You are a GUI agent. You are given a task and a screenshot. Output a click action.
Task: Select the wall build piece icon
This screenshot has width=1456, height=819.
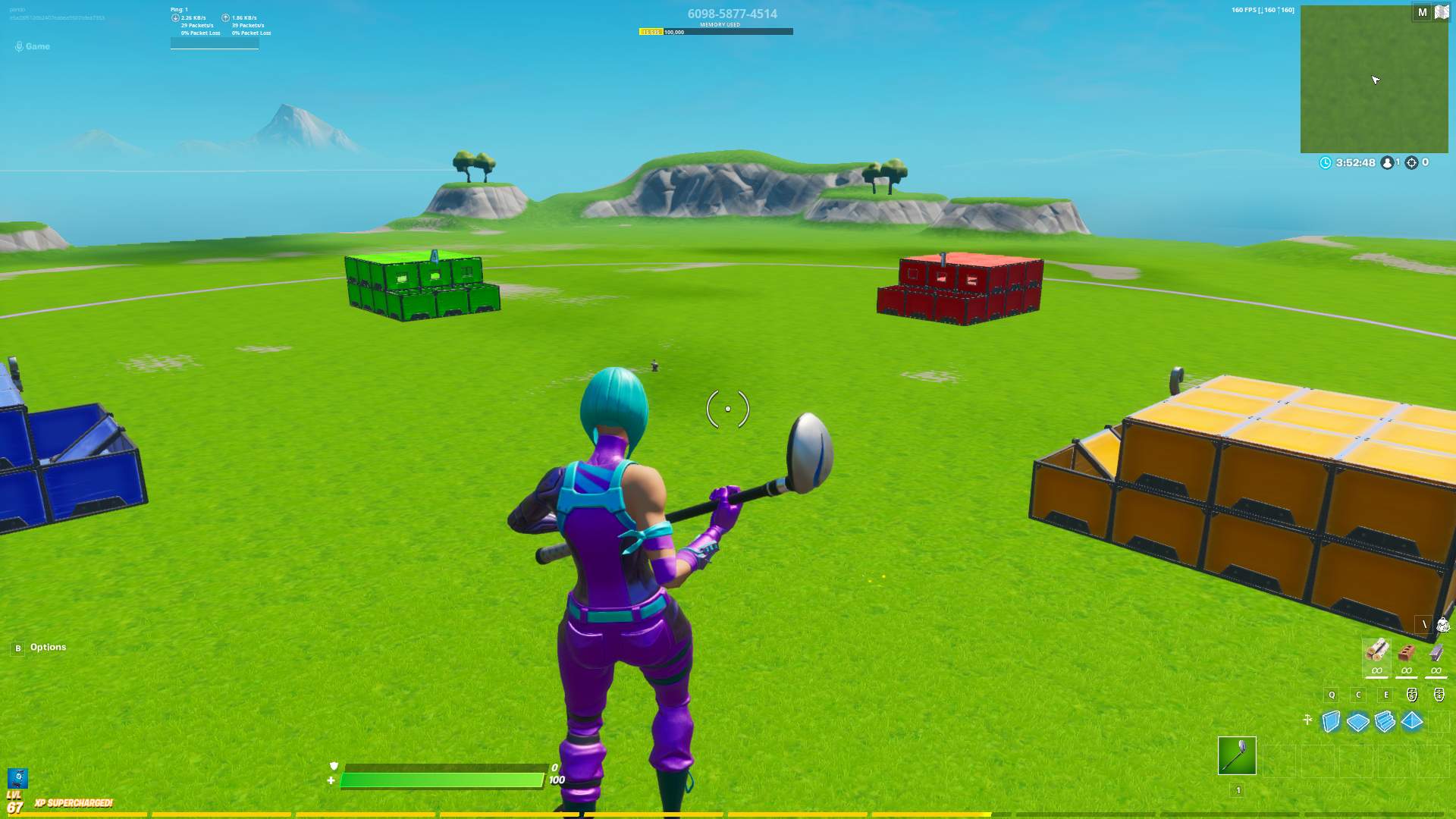coord(1331,720)
